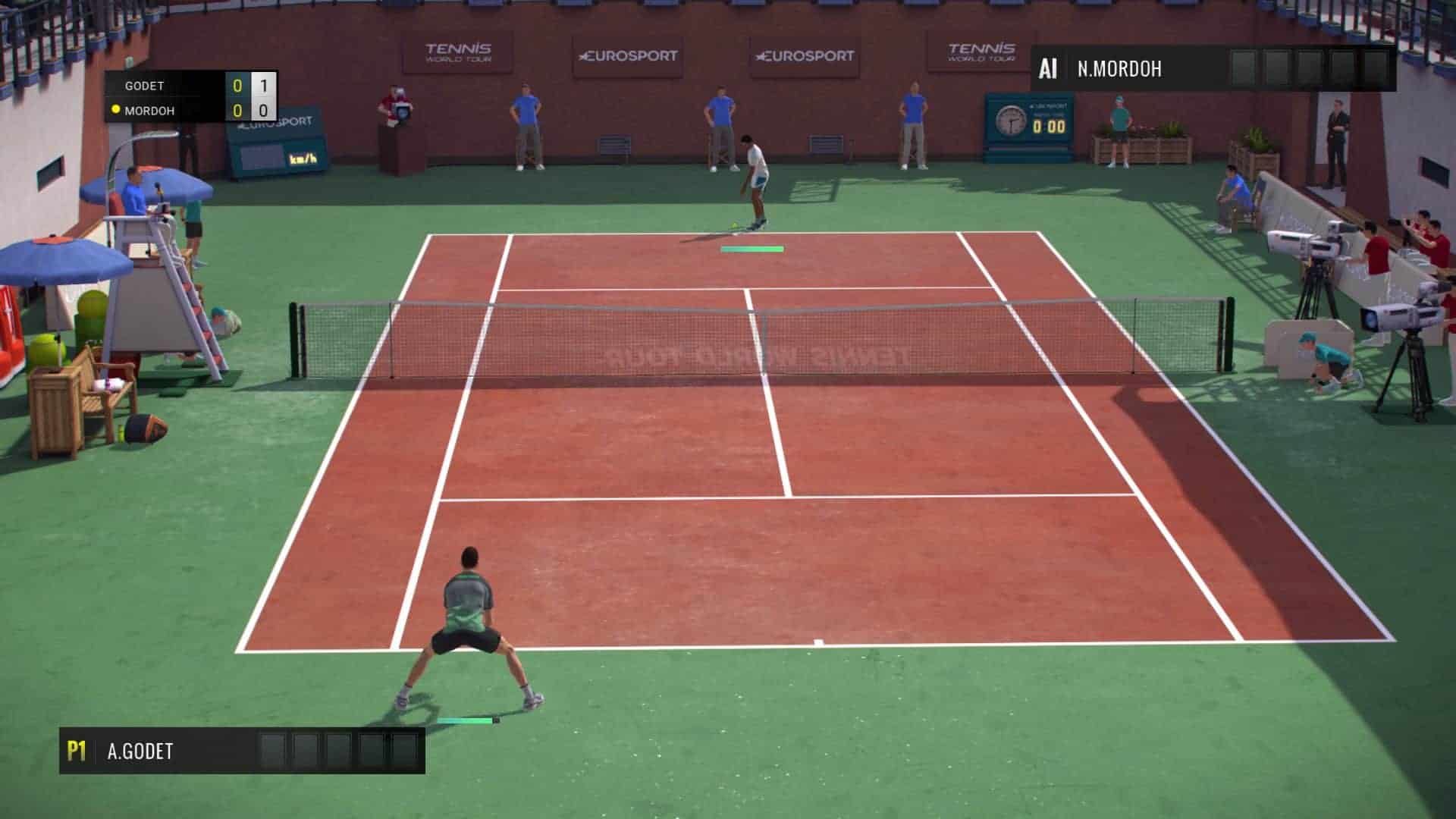Click the P1 A.GODET player panel

coord(242,751)
